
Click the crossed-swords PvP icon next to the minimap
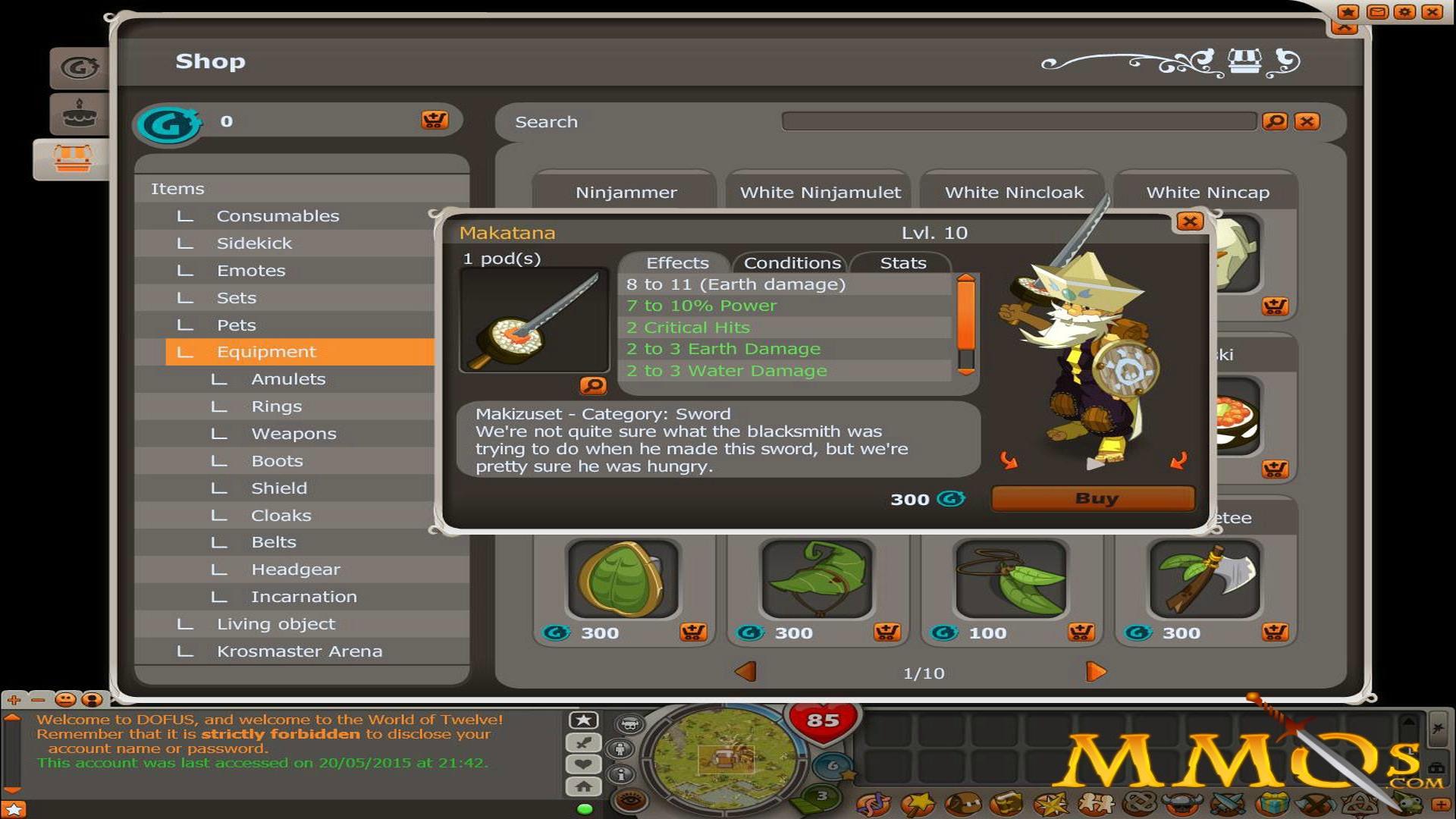pos(582,743)
